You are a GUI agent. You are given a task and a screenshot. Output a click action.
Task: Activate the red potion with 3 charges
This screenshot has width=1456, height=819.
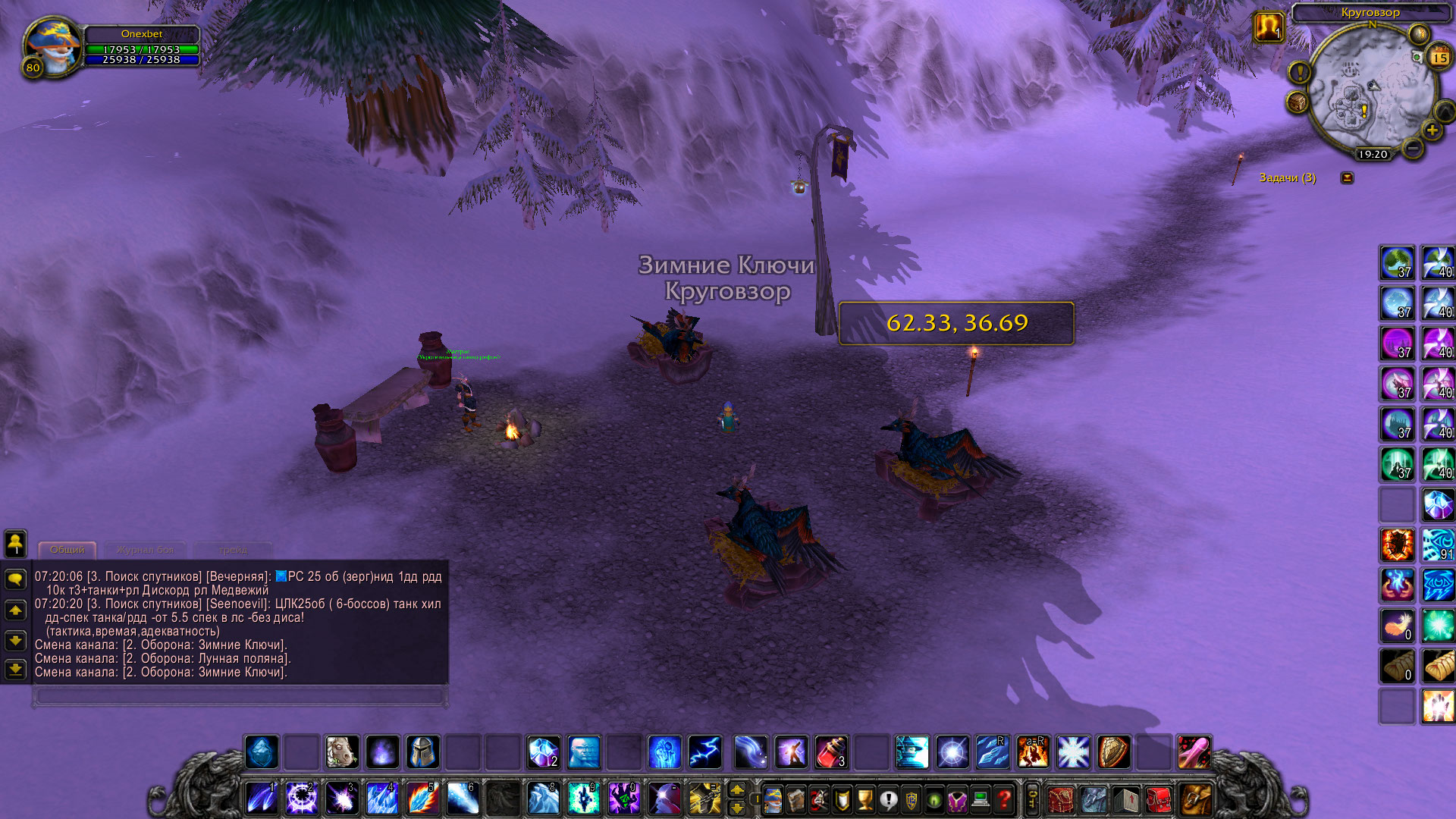coord(831,752)
